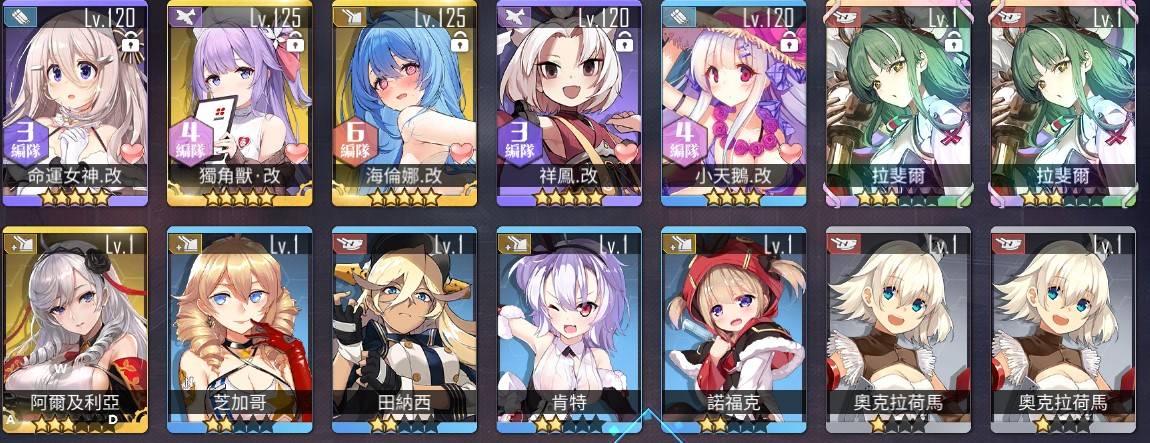Open the 海倫娜.改 ship card

(x=403, y=100)
